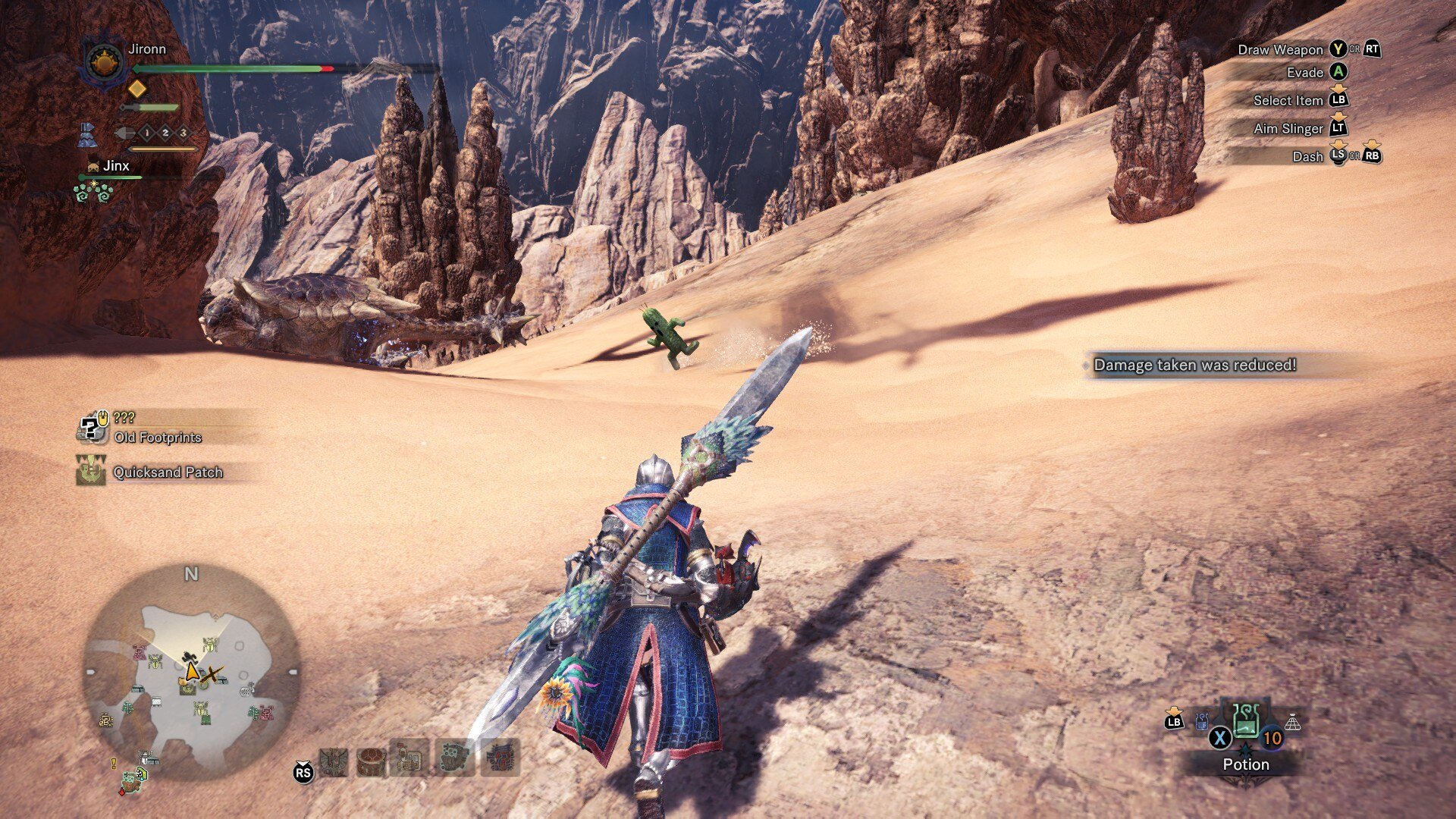Click the winged monster icon in the bottom bar

coord(334,761)
